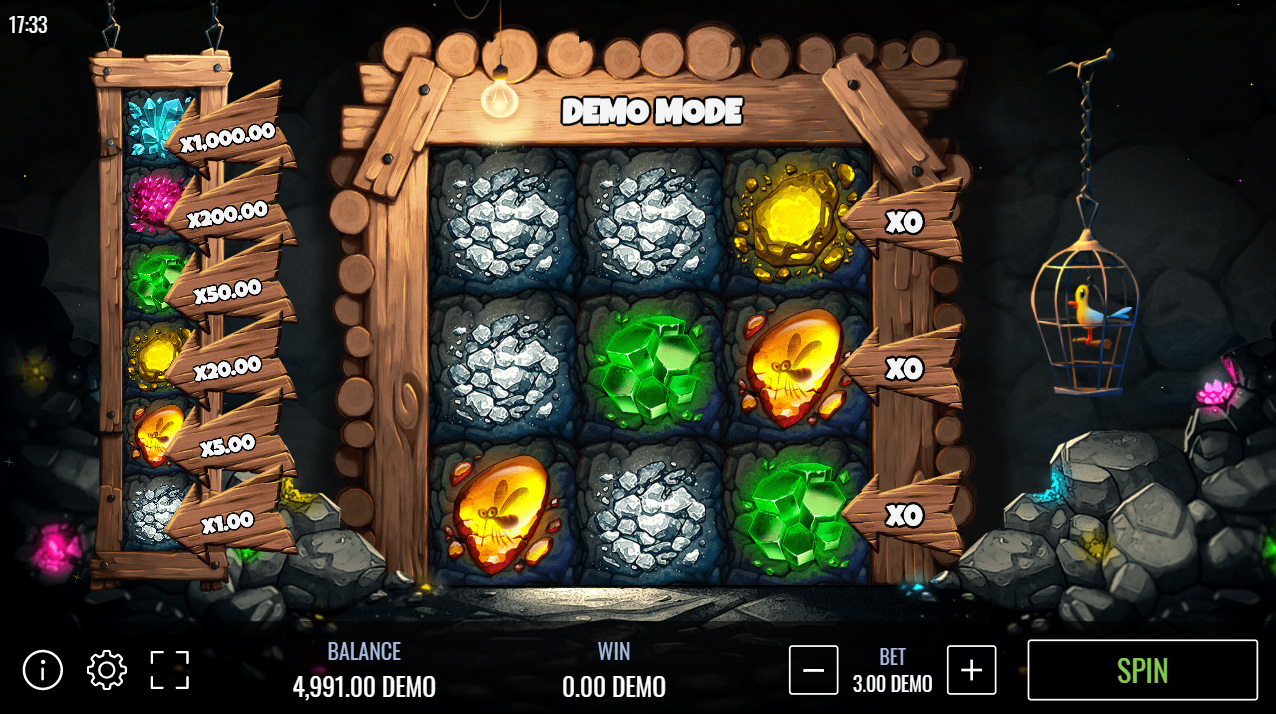
Task: Spin the reels with the SPIN button
Action: point(1142,670)
